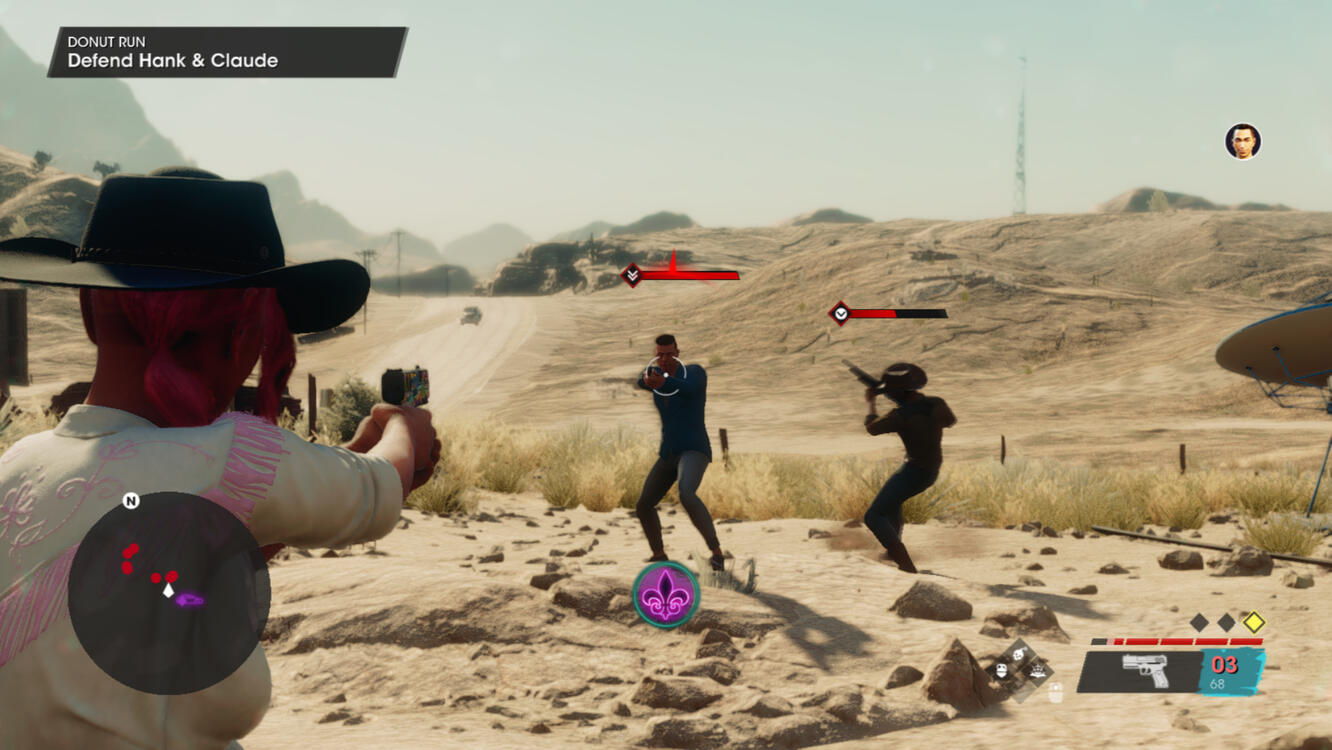Click the crown-skull icon beside the weapon panel

(1037, 671)
